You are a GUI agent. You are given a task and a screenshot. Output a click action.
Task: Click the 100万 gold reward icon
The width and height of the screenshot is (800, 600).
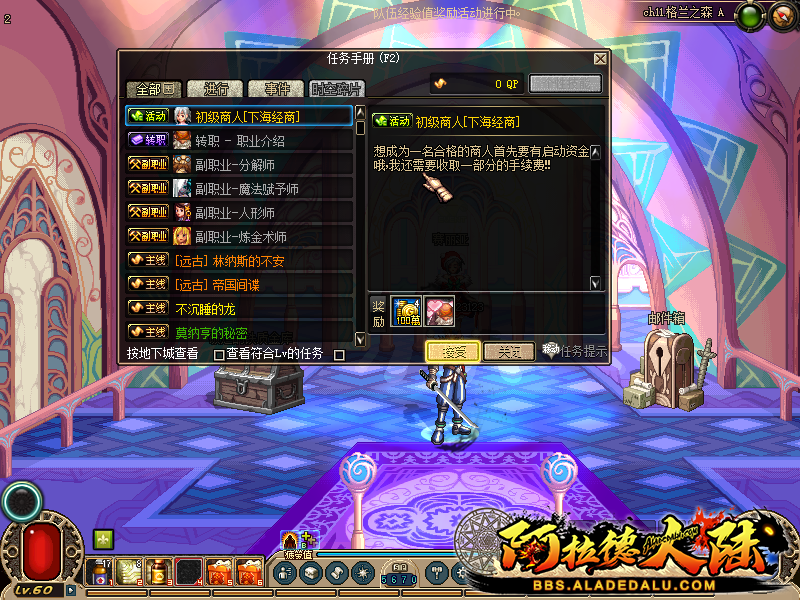pos(406,310)
